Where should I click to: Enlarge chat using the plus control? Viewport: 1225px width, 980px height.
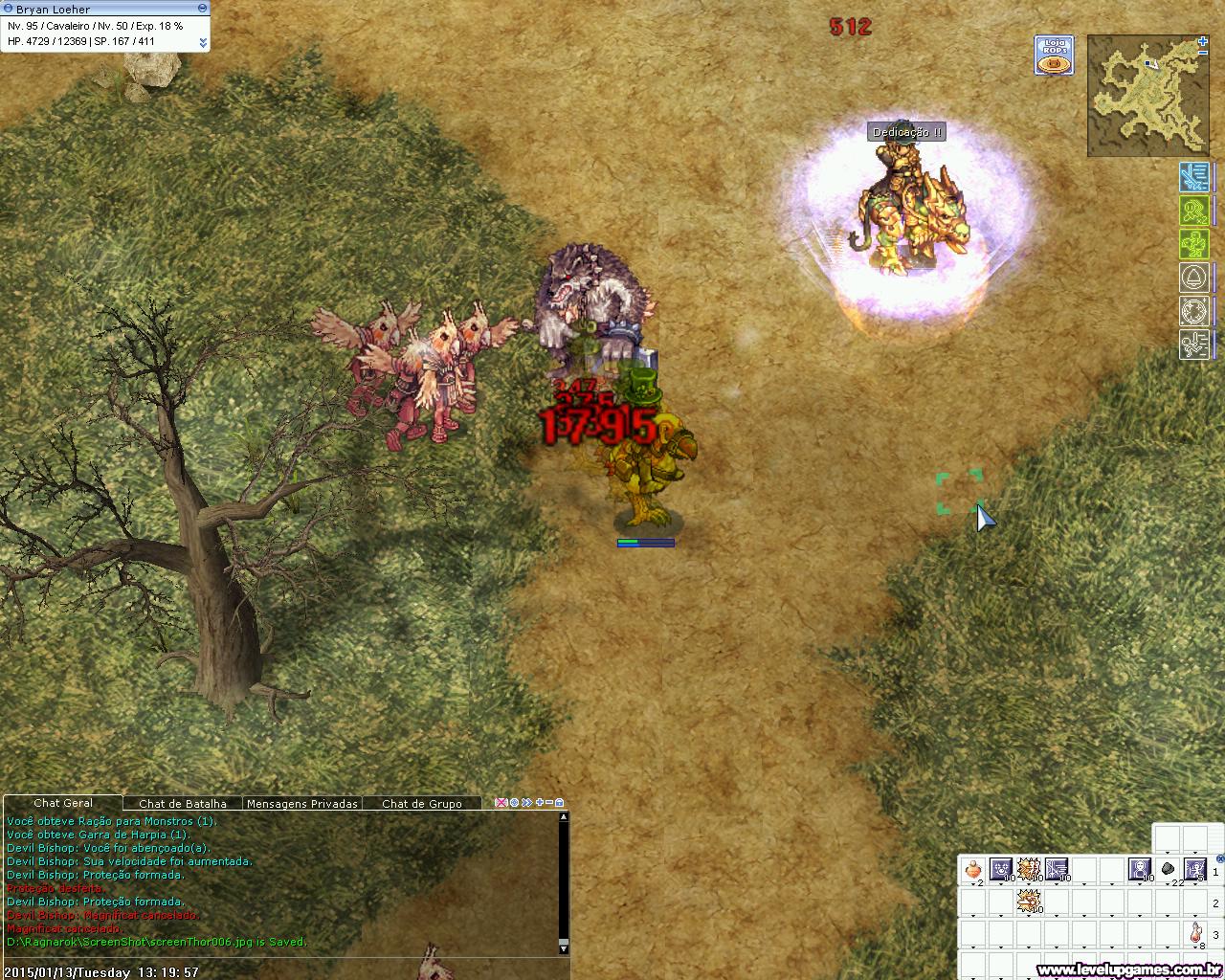tap(539, 804)
